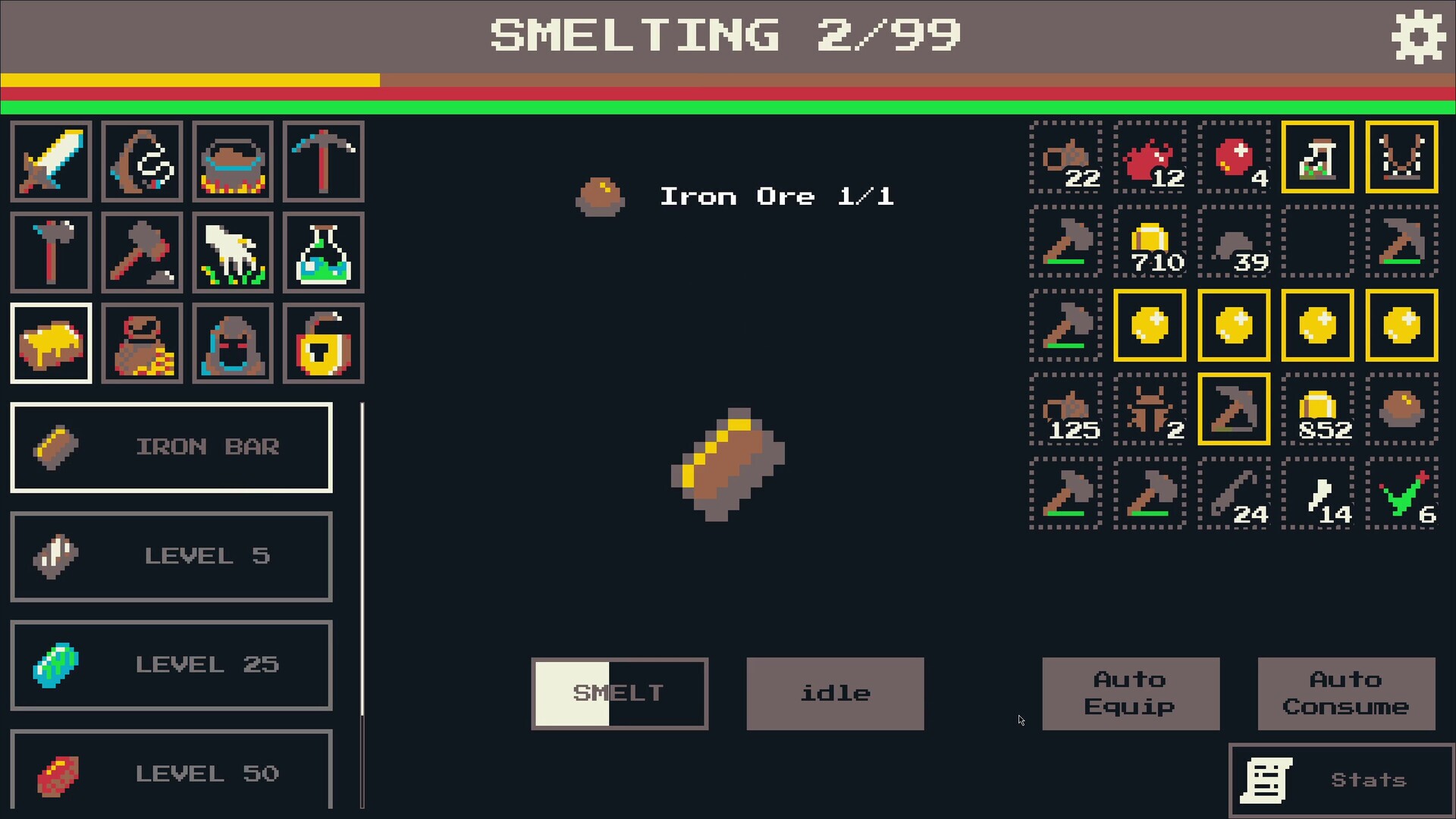Toggle Auto Equip mode

1131,693
